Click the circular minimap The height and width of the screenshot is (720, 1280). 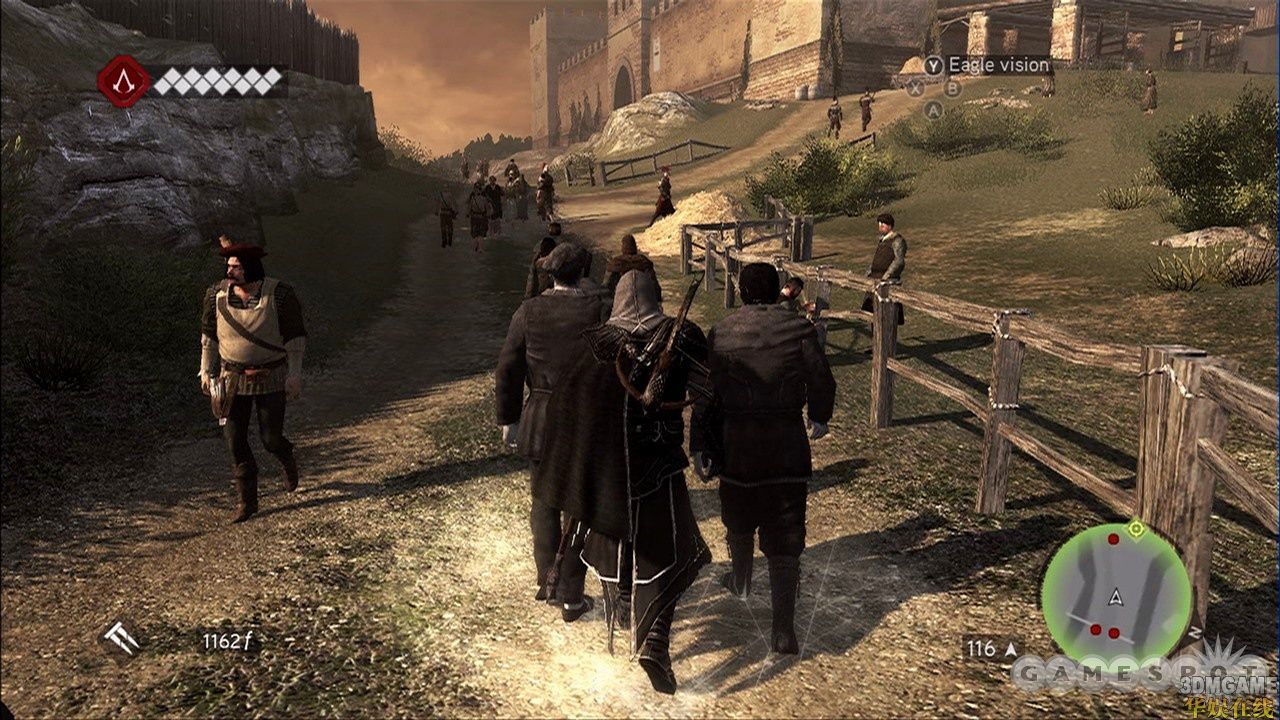tap(1116, 597)
